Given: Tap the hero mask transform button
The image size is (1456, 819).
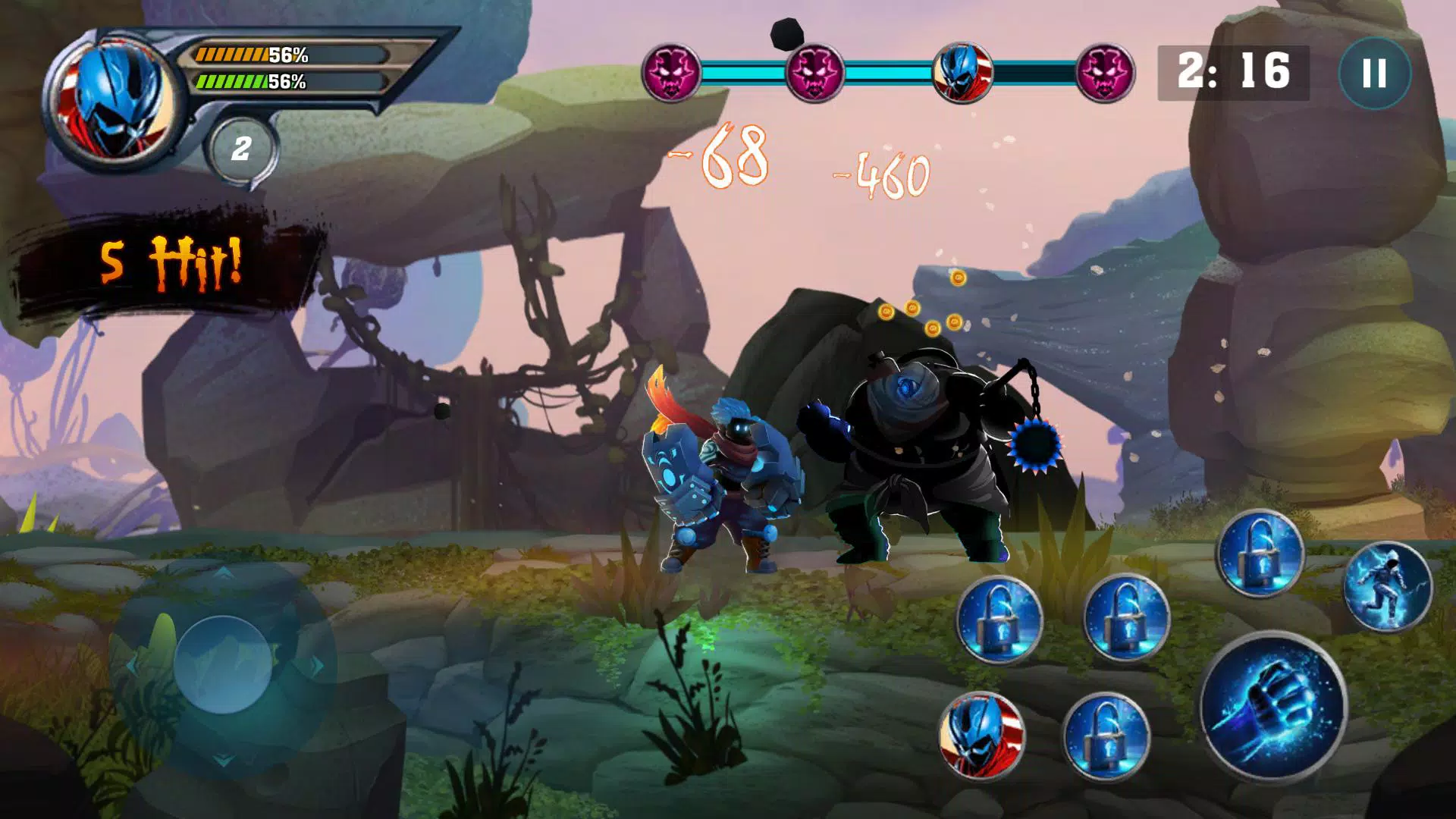Looking at the screenshot, I should pos(981,735).
